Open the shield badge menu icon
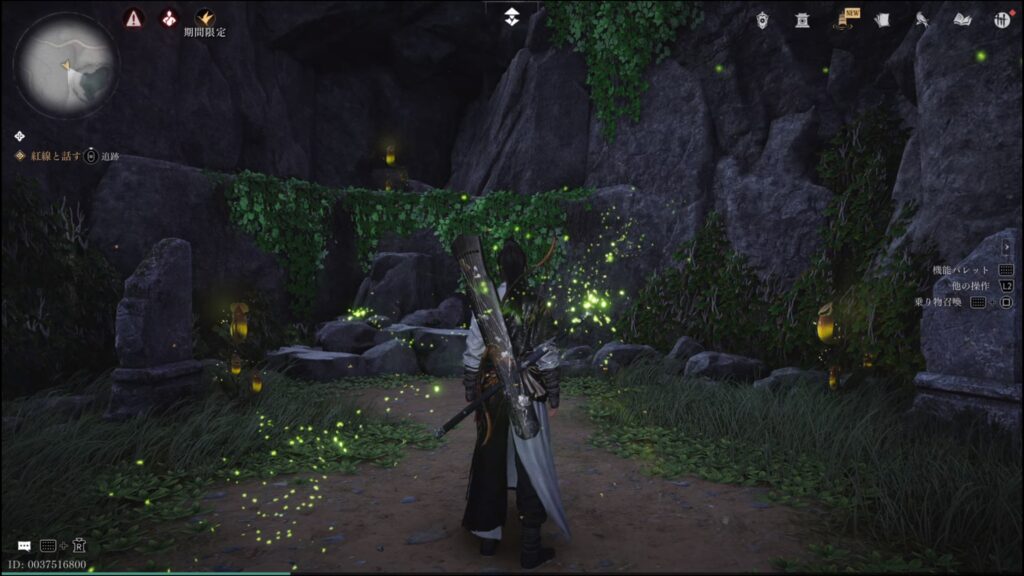This screenshot has width=1024, height=576. (763, 20)
